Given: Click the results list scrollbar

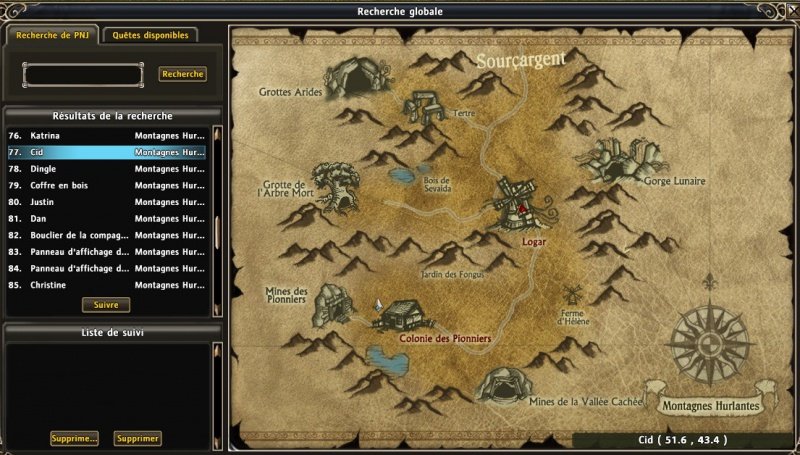Looking at the screenshot, I should (x=216, y=211).
